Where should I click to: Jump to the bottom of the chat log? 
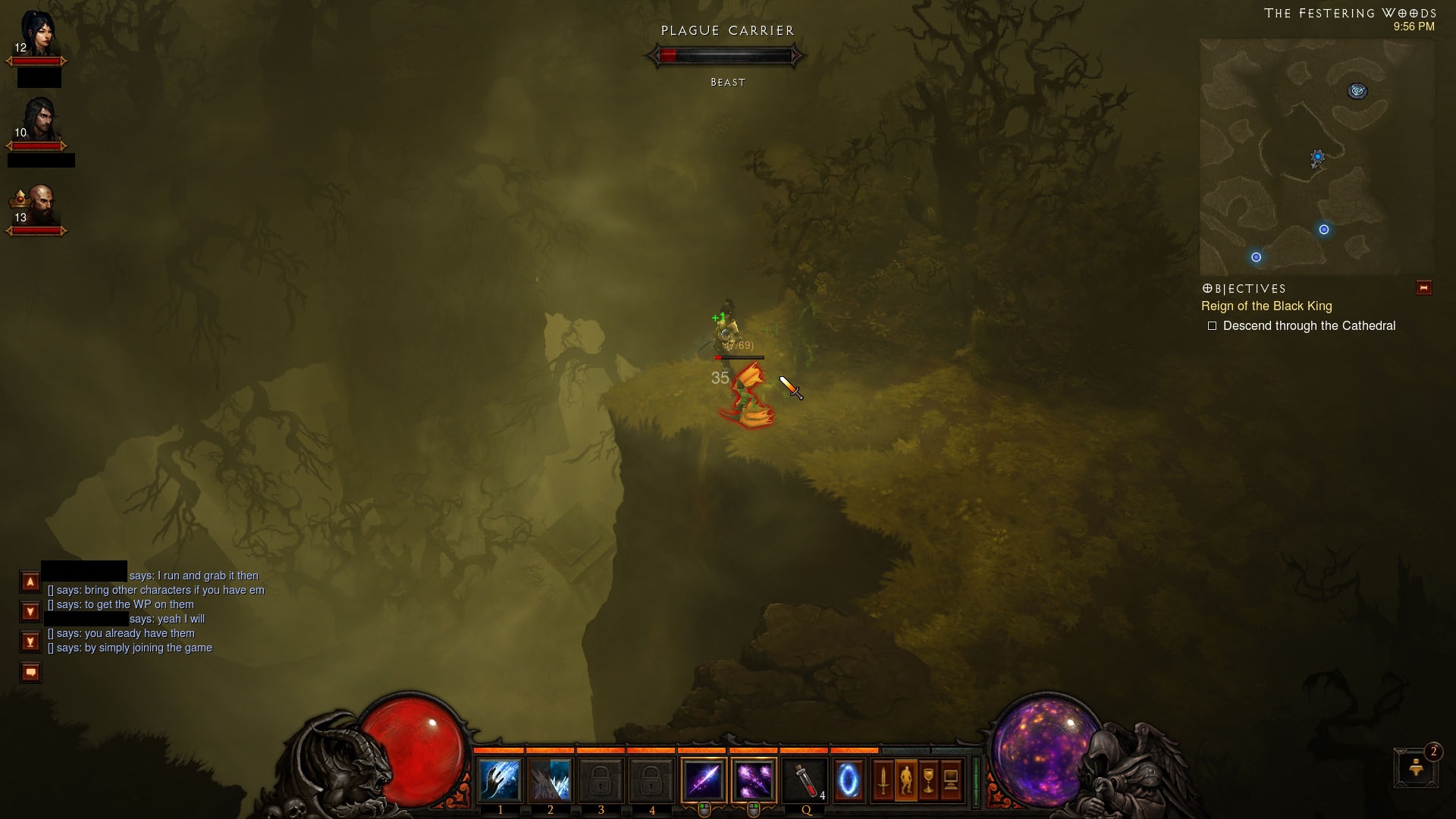coord(30,642)
